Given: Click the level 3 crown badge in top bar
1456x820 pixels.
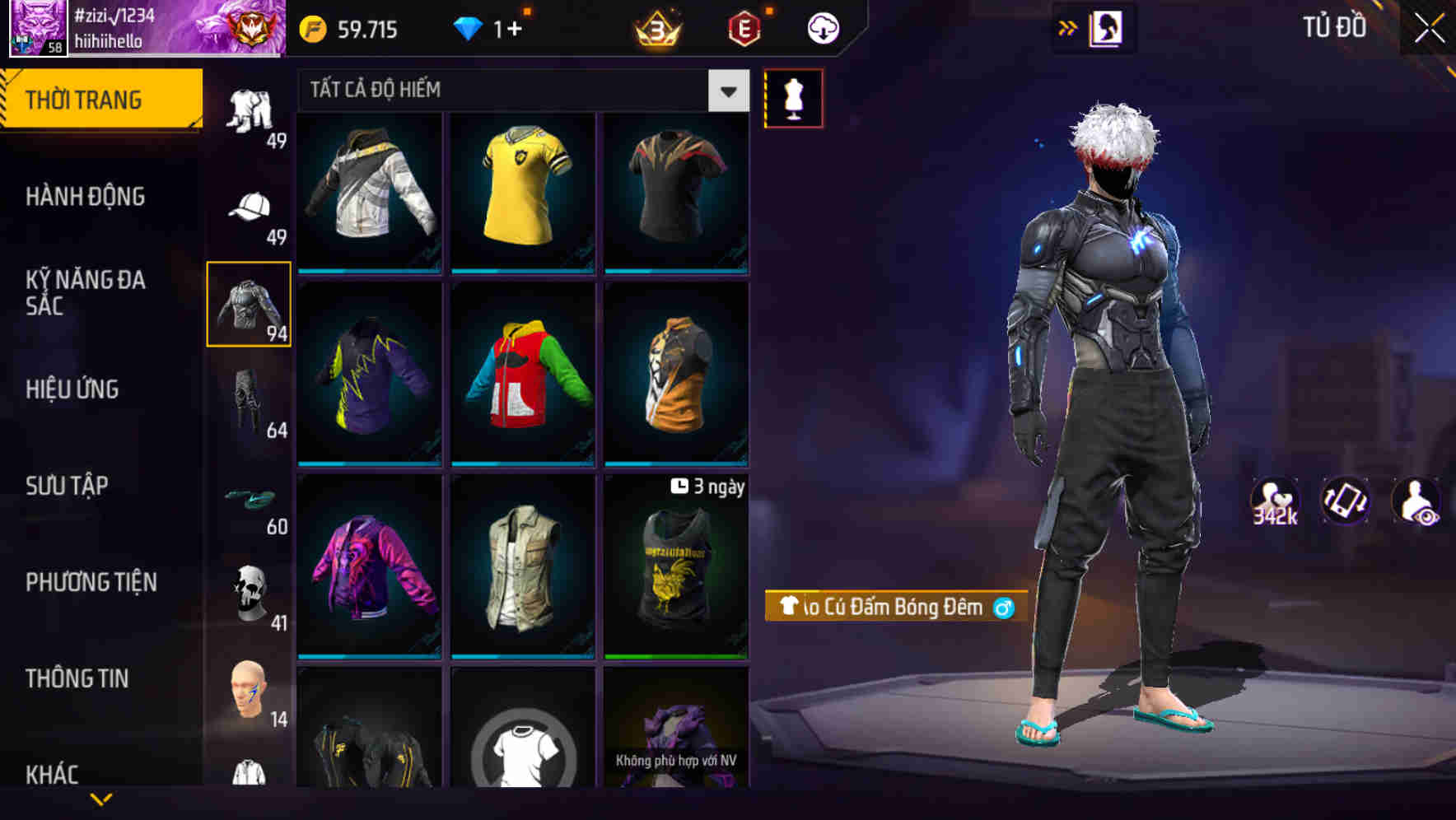Looking at the screenshot, I should (x=656, y=27).
